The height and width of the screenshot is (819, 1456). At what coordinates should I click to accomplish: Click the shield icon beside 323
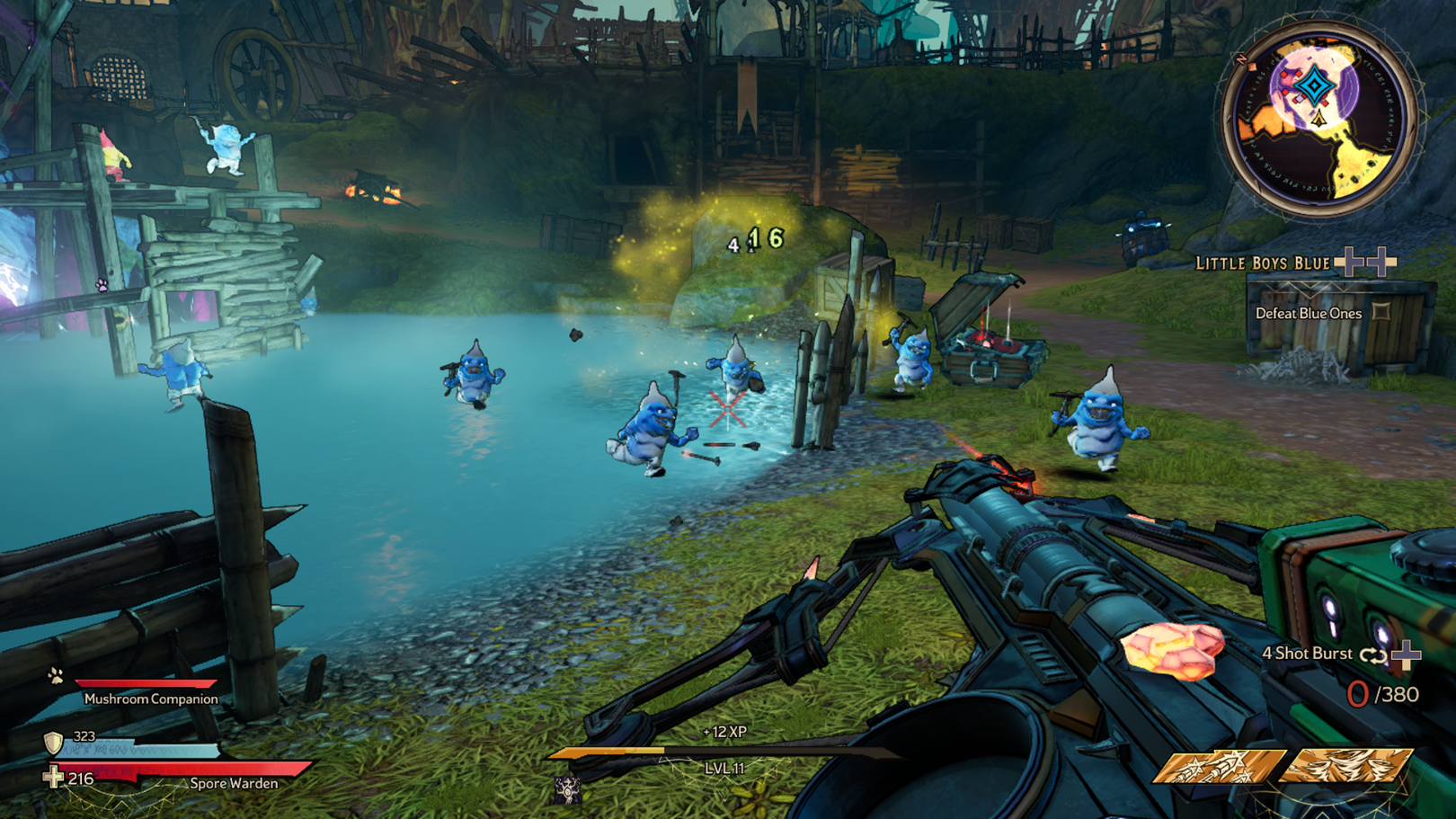(54, 743)
